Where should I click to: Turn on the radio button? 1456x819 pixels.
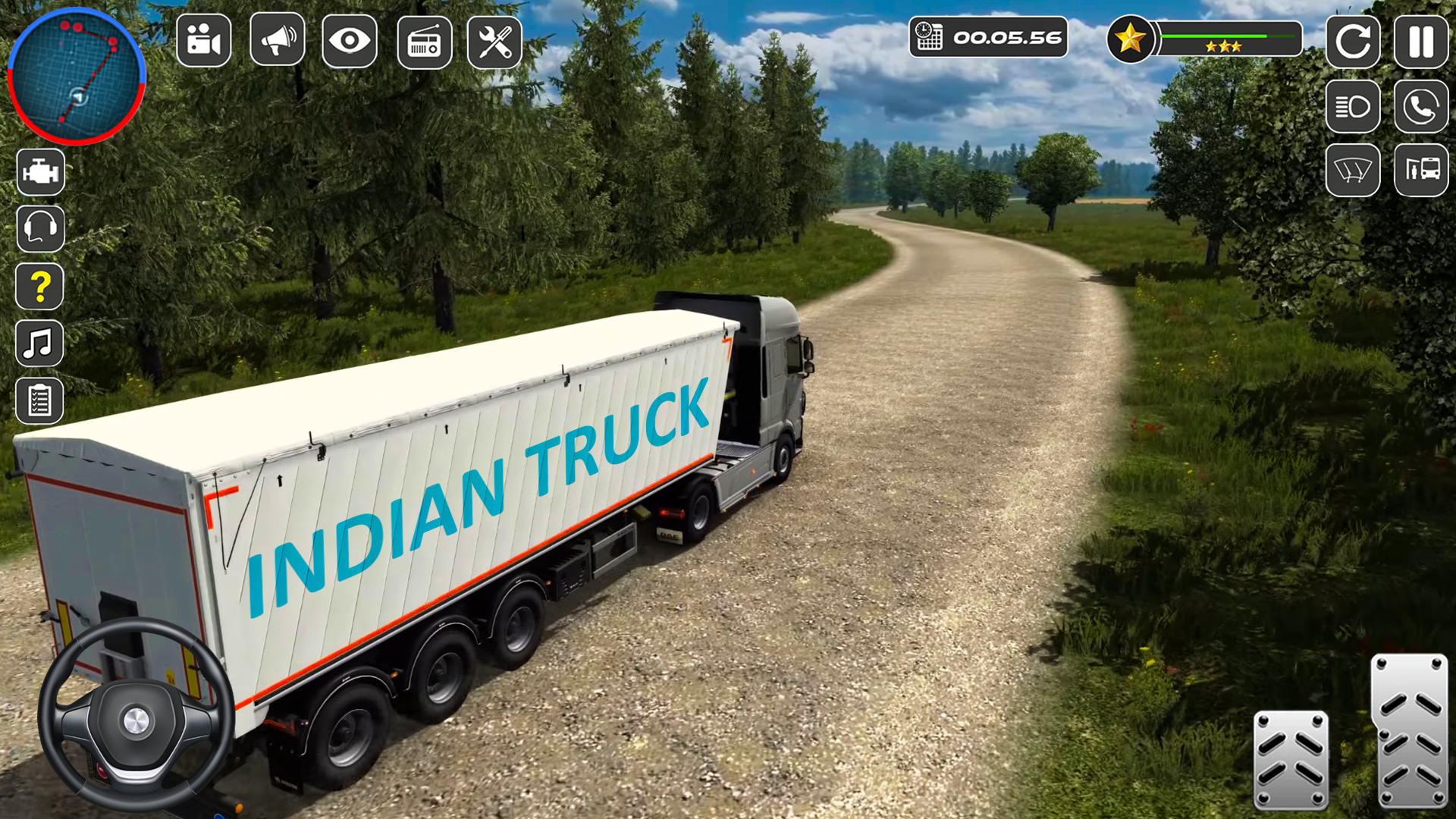(x=425, y=42)
